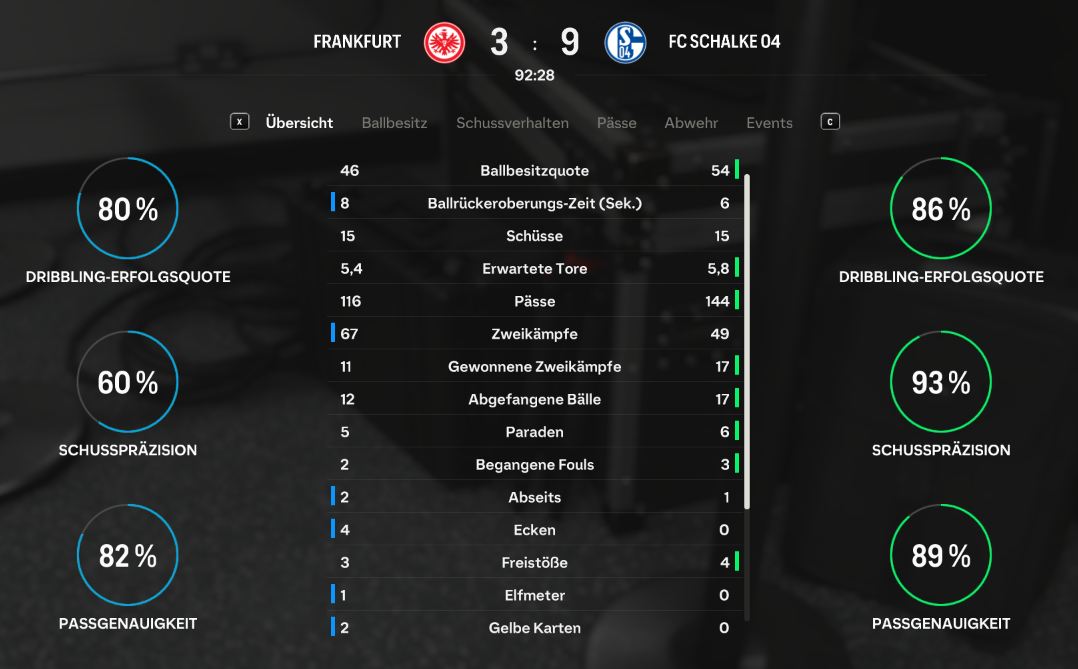This screenshot has width=1078, height=669.
Task: Select the Pässe tab
Action: click(616, 123)
